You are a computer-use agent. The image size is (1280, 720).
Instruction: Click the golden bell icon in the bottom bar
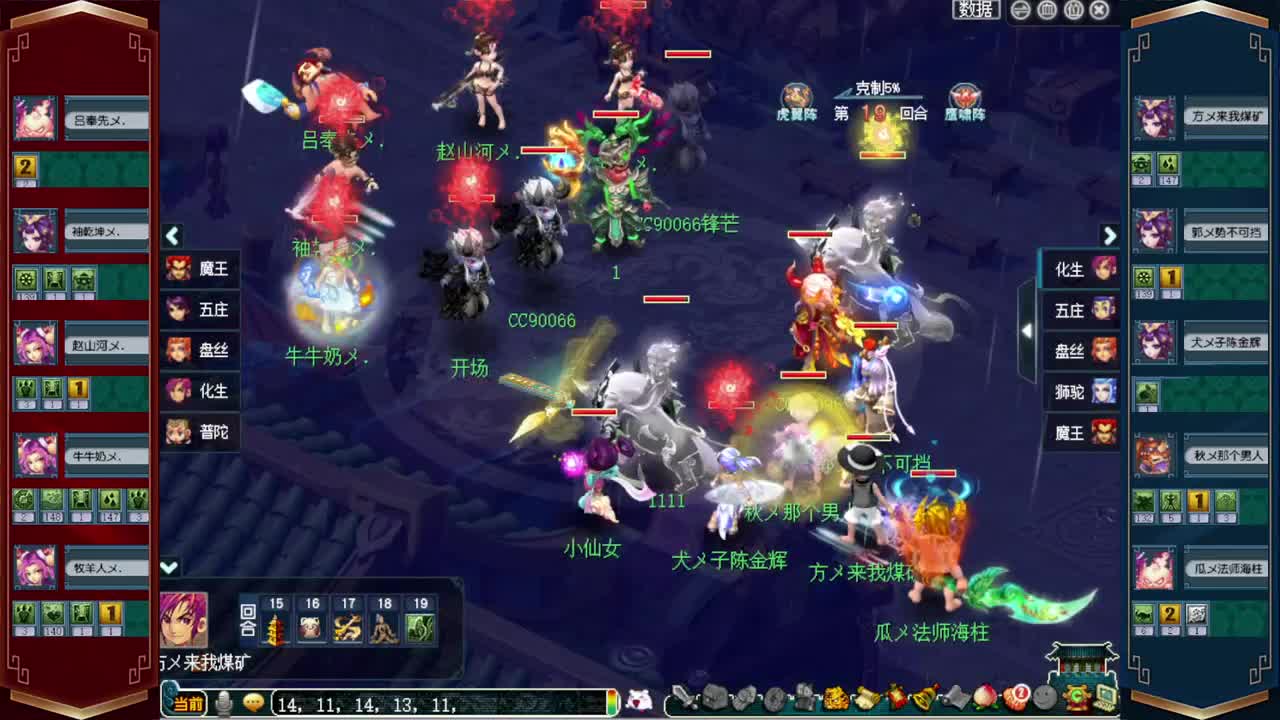click(x=922, y=698)
